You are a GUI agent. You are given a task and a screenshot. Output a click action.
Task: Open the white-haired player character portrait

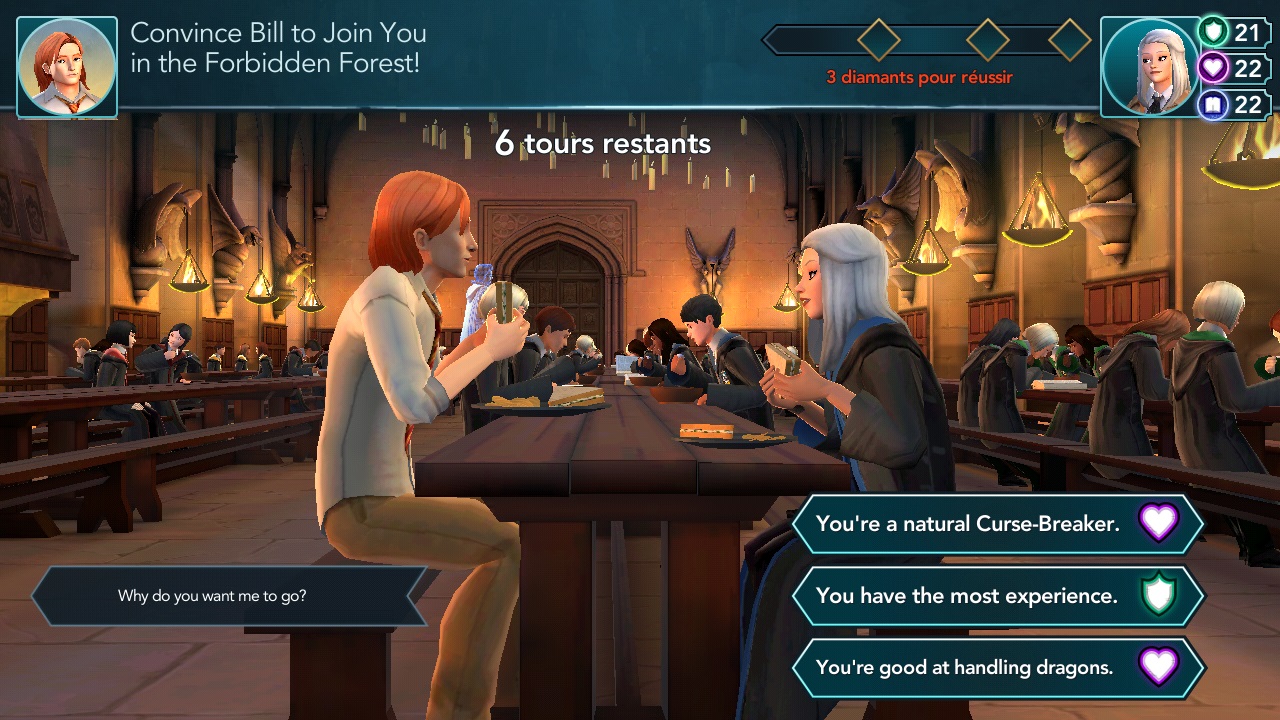pyautogui.click(x=1149, y=68)
